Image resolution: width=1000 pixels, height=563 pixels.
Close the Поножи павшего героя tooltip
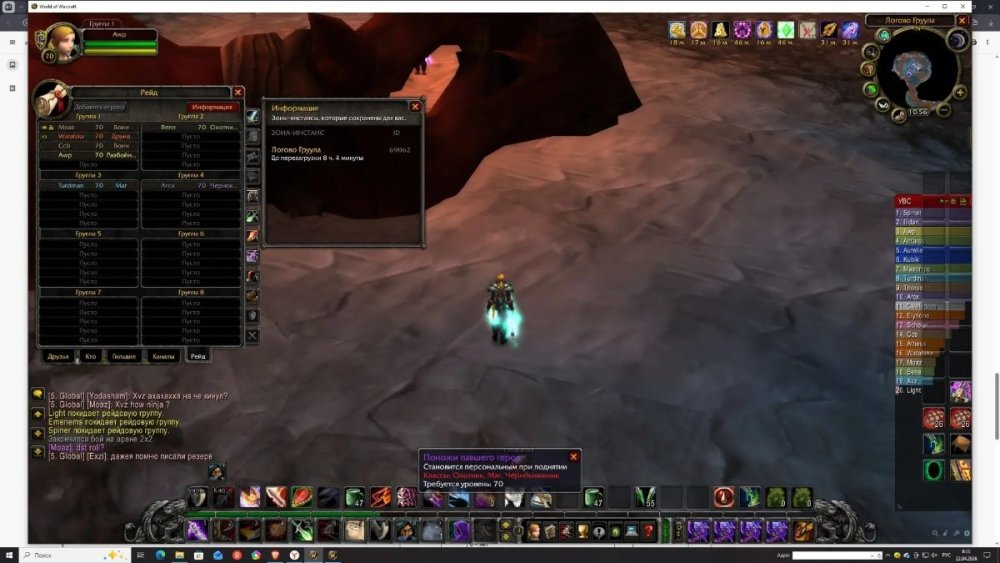coord(573,456)
